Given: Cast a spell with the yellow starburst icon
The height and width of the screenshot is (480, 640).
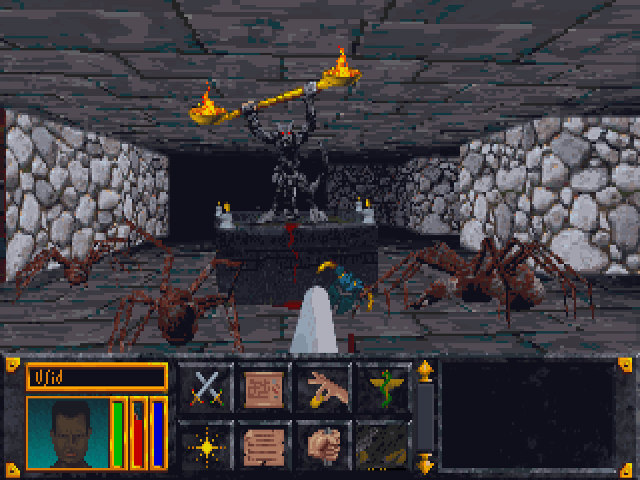Looking at the screenshot, I should pos(205,444).
